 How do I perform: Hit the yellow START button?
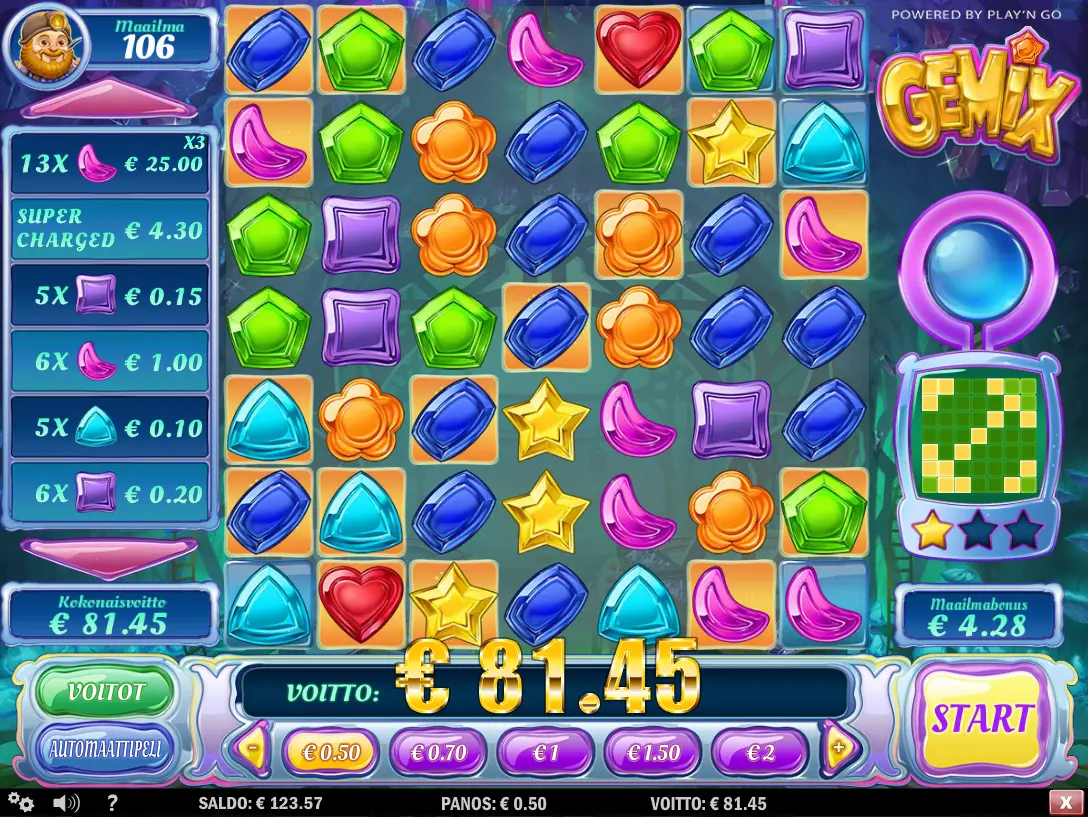[981, 718]
